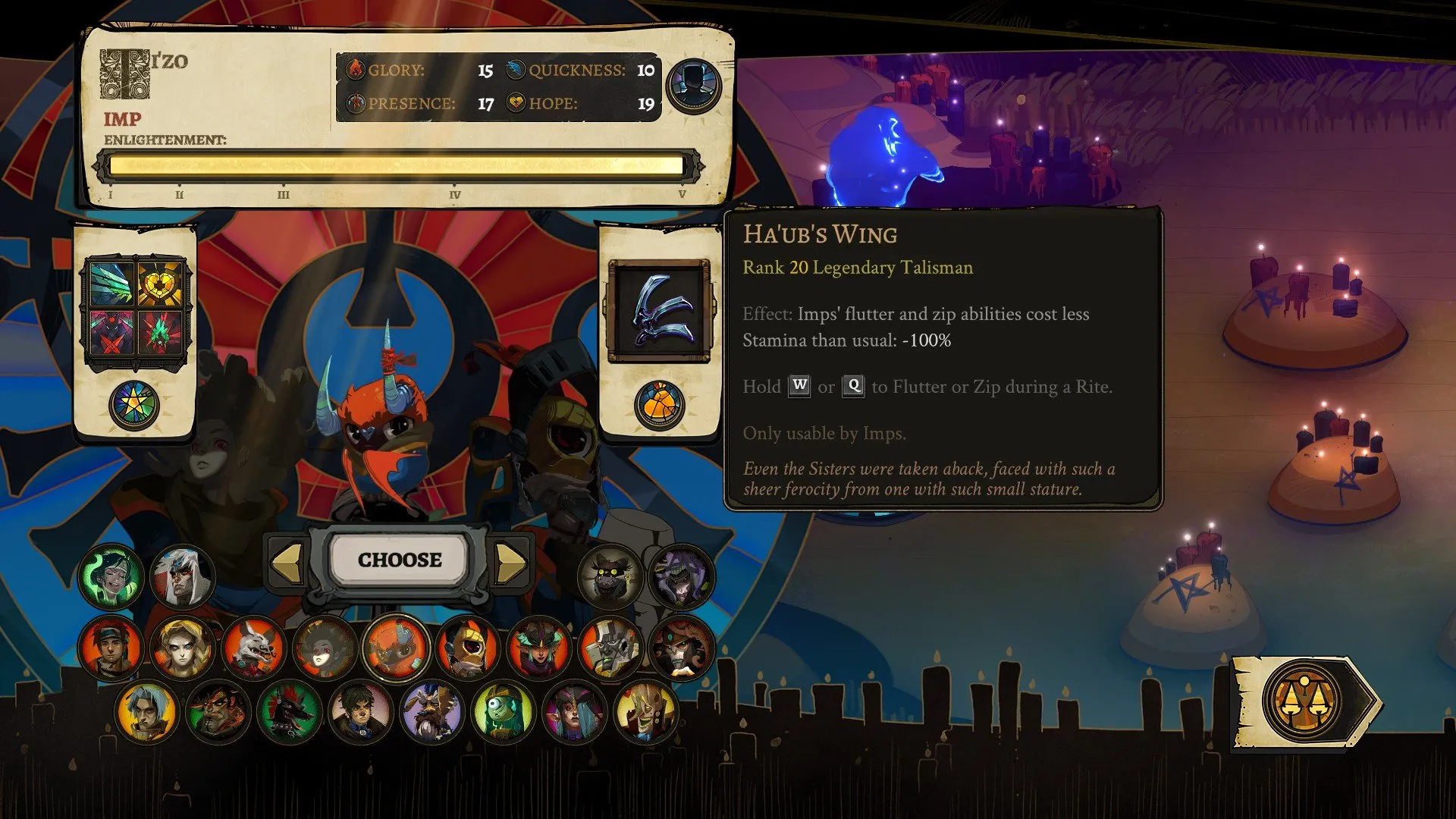Pick the yellow-helmeted one-eyed wyrm portrait
This screenshot has width=1456, height=819.
tap(468, 648)
